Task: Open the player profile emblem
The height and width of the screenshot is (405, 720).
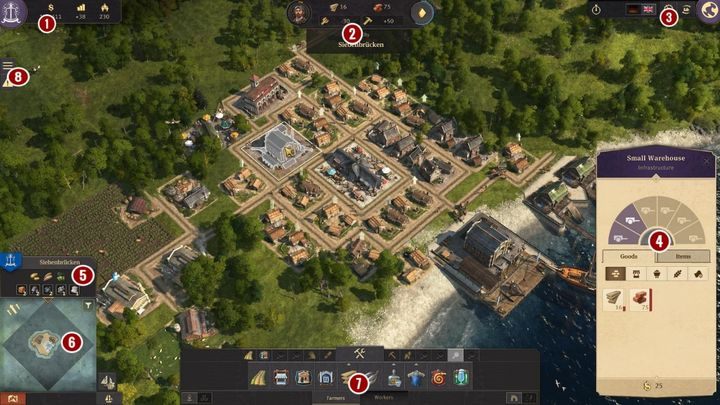Action: [x=14, y=11]
